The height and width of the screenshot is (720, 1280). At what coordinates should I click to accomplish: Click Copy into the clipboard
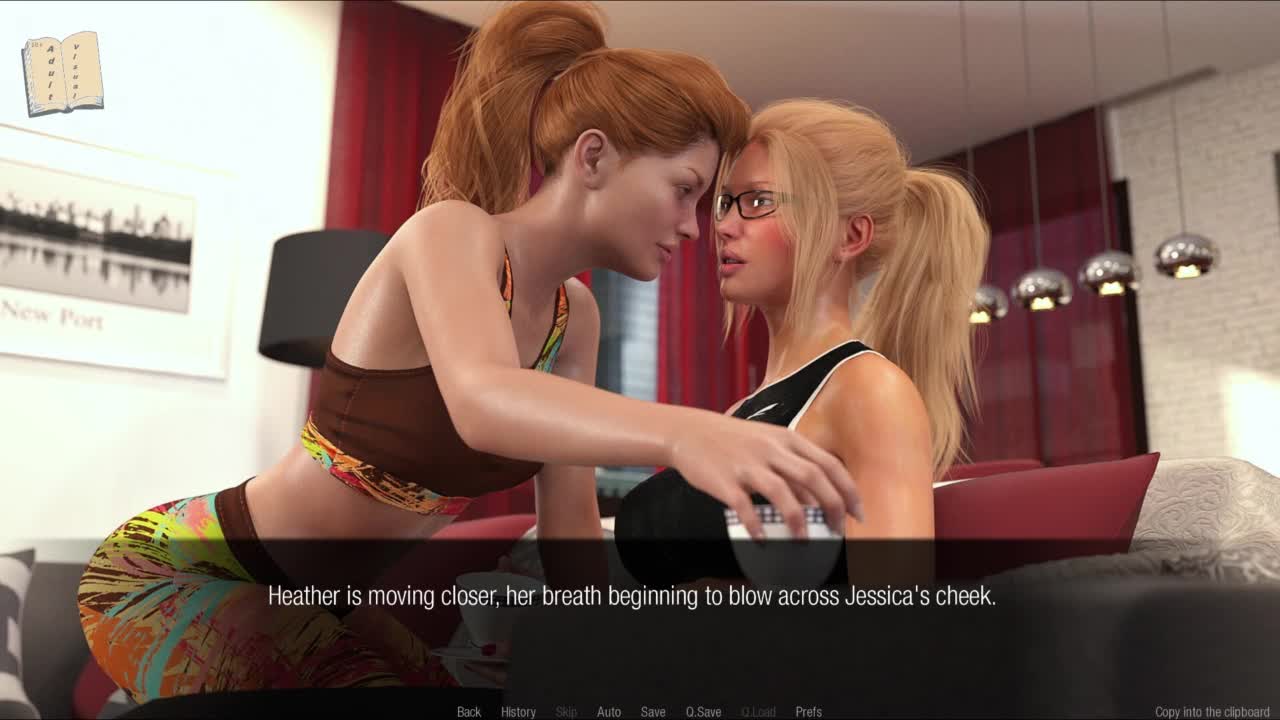(1212, 712)
